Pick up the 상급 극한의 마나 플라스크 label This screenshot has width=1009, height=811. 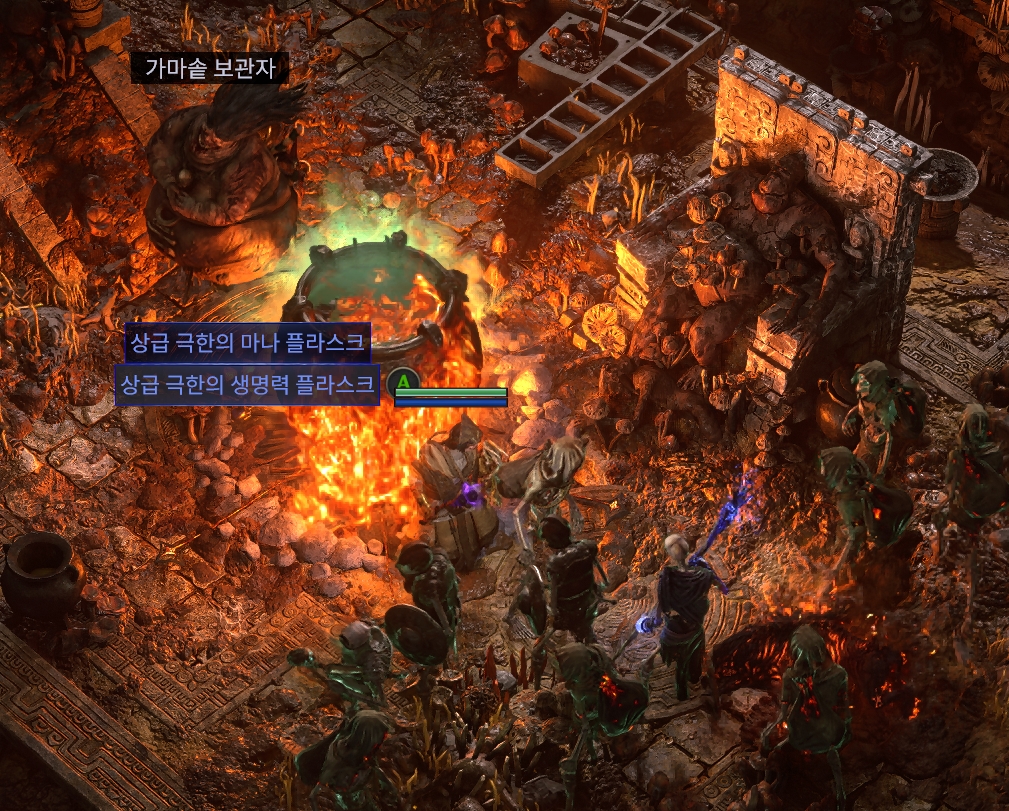[248, 344]
